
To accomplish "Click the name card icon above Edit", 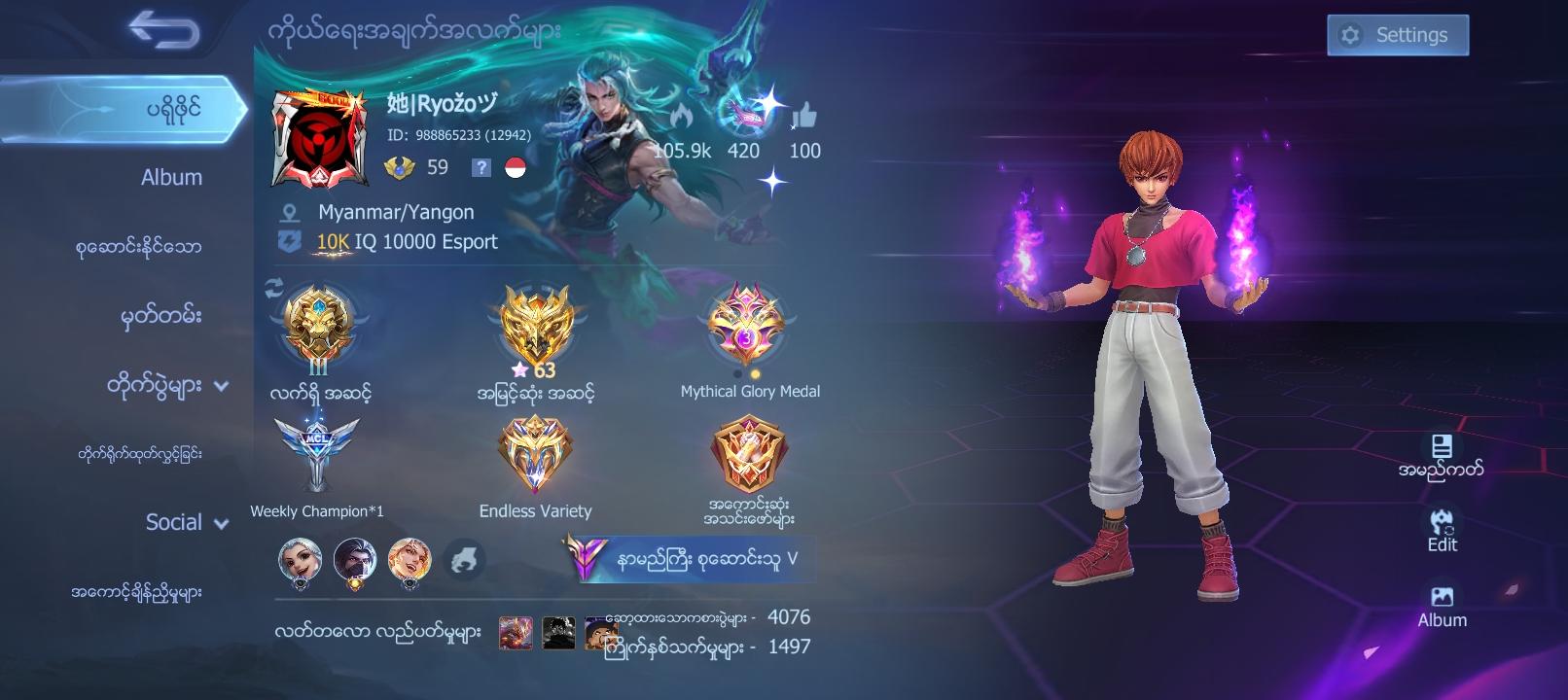I will [x=1440, y=449].
